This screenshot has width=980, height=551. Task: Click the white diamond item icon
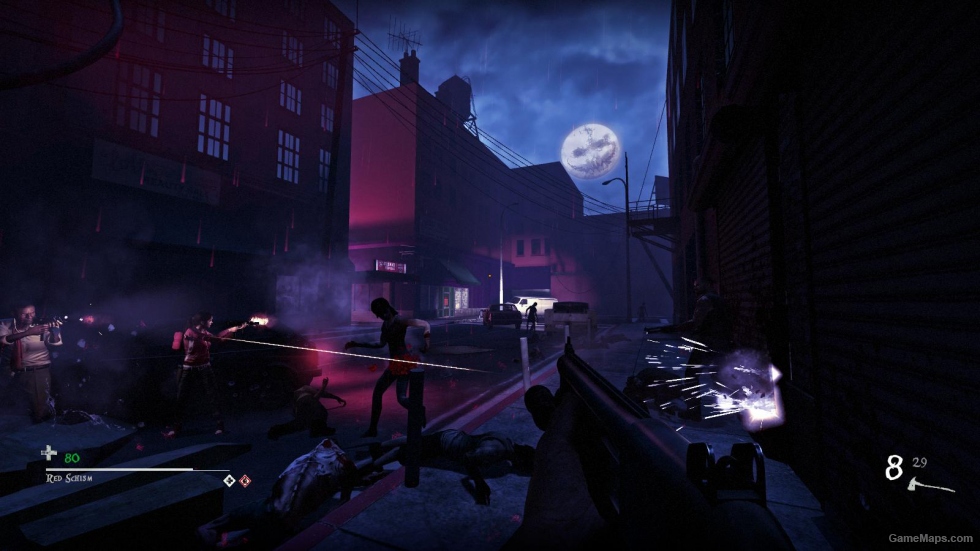click(229, 480)
